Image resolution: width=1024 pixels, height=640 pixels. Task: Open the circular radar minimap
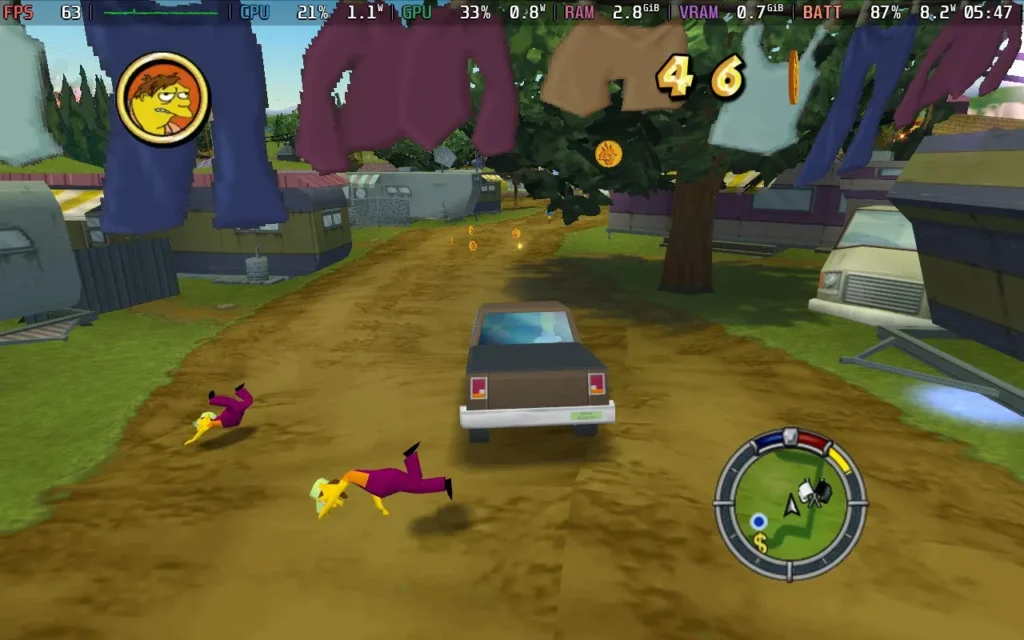click(x=790, y=504)
